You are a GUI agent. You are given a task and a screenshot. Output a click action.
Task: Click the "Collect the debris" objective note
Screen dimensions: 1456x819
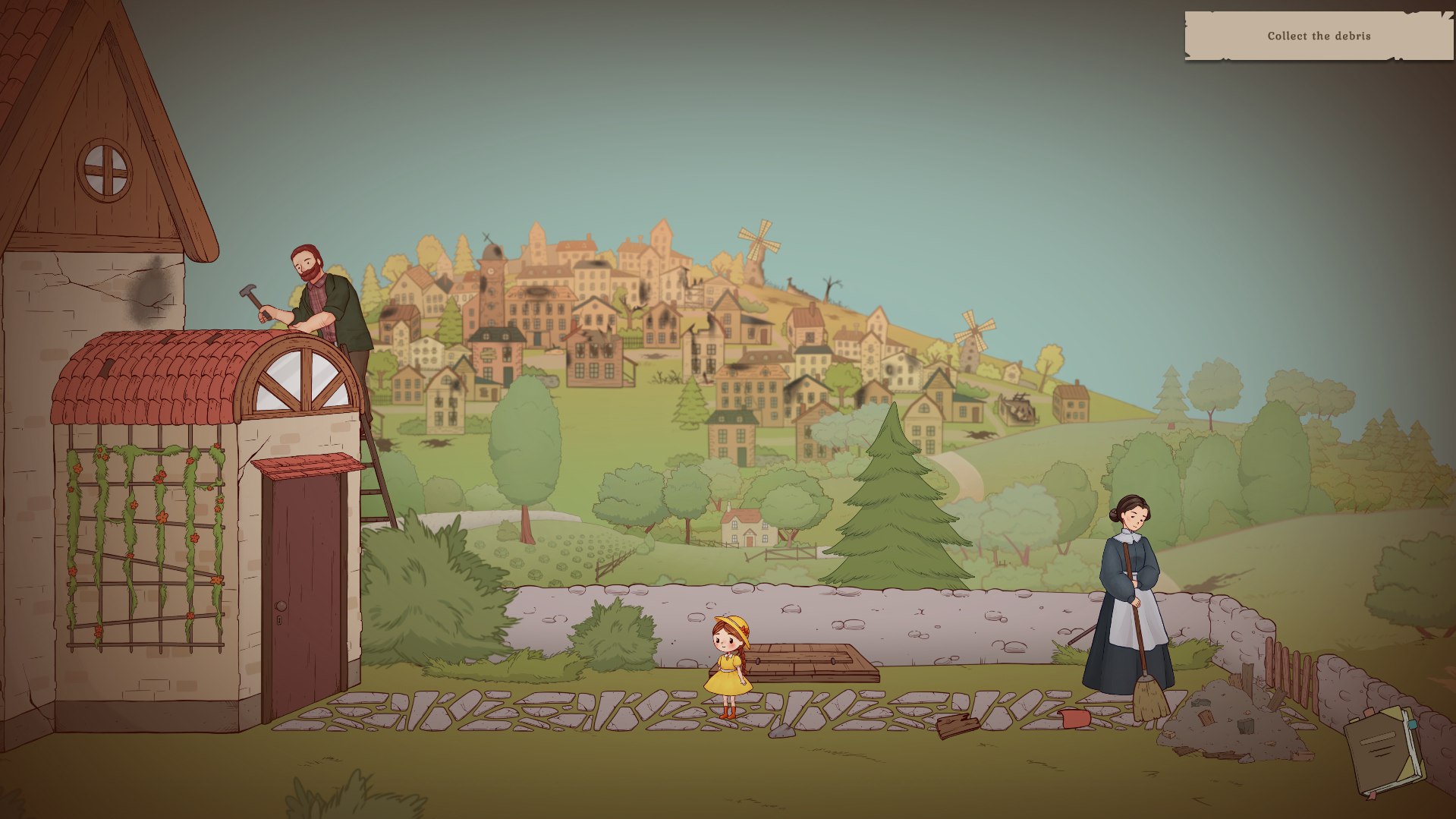coord(1319,36)
